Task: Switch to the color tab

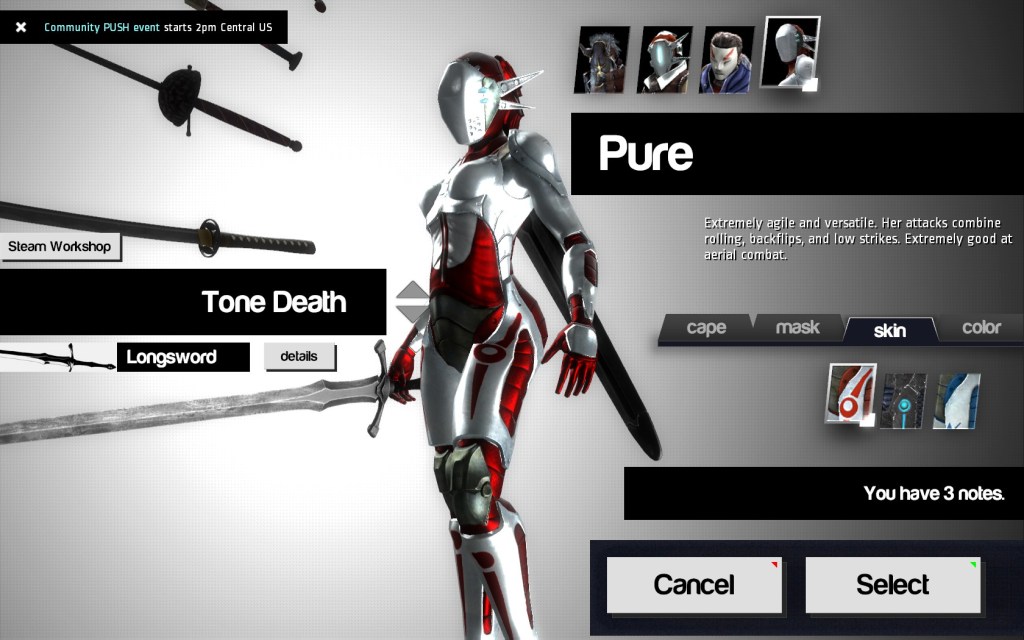Action: coord(981,328)
